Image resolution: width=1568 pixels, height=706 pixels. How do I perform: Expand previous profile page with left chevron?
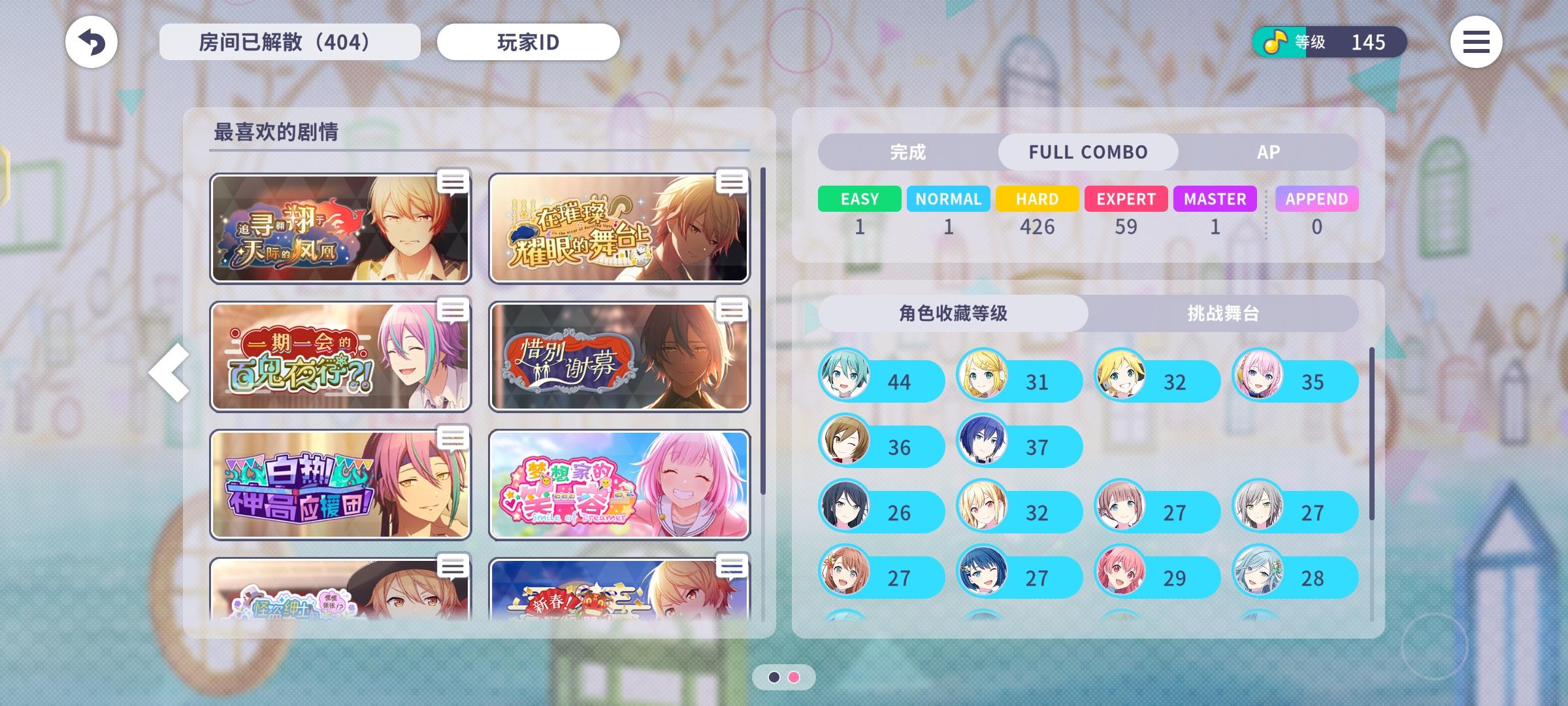tap(169, 373)
